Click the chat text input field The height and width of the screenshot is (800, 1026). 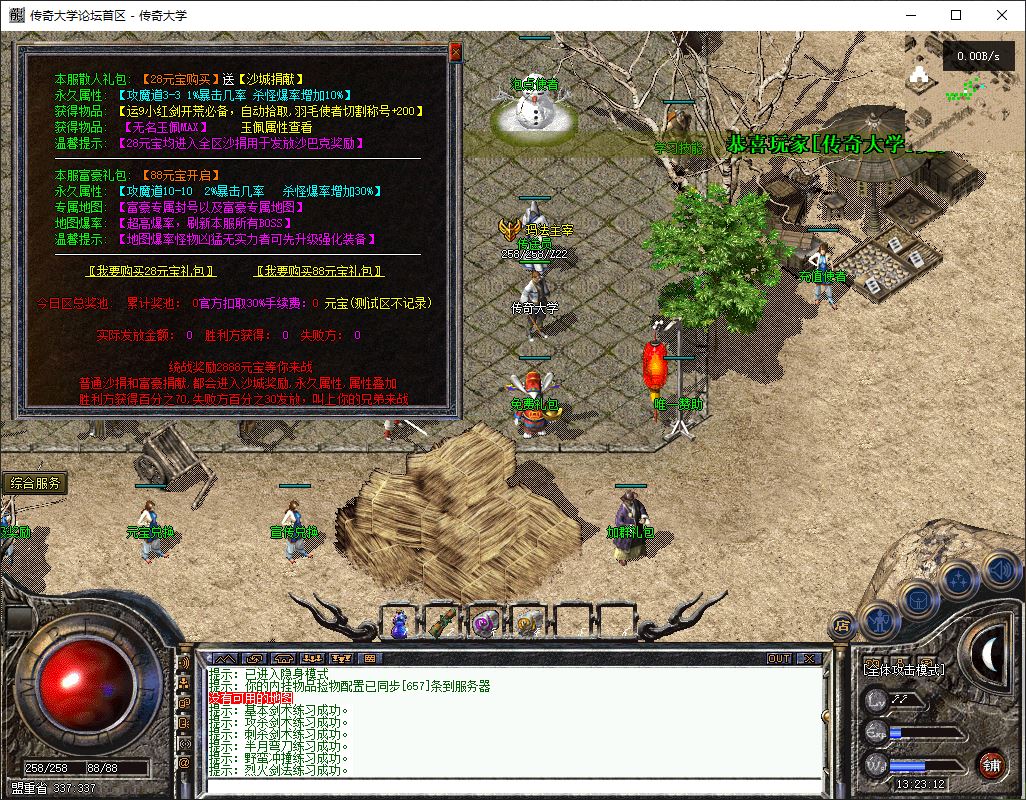(510, 785)
